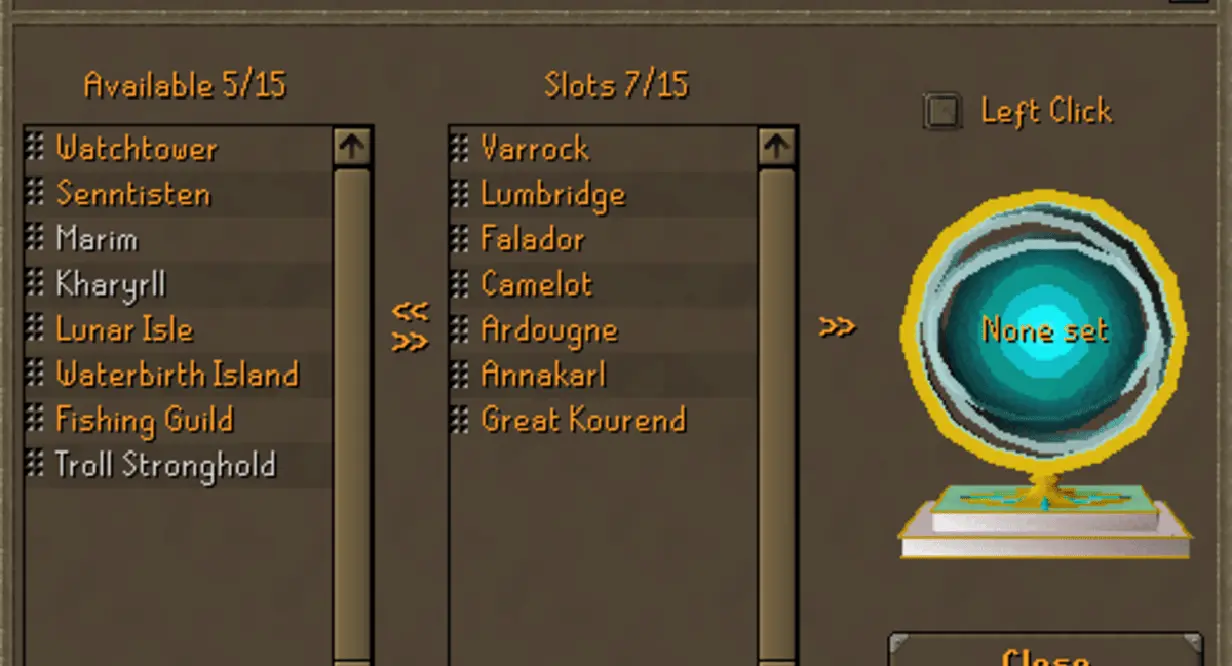The width and height of the screenshot is (1232, 666).
Task: Select the Marim list row
Action: tap(97, 239)
